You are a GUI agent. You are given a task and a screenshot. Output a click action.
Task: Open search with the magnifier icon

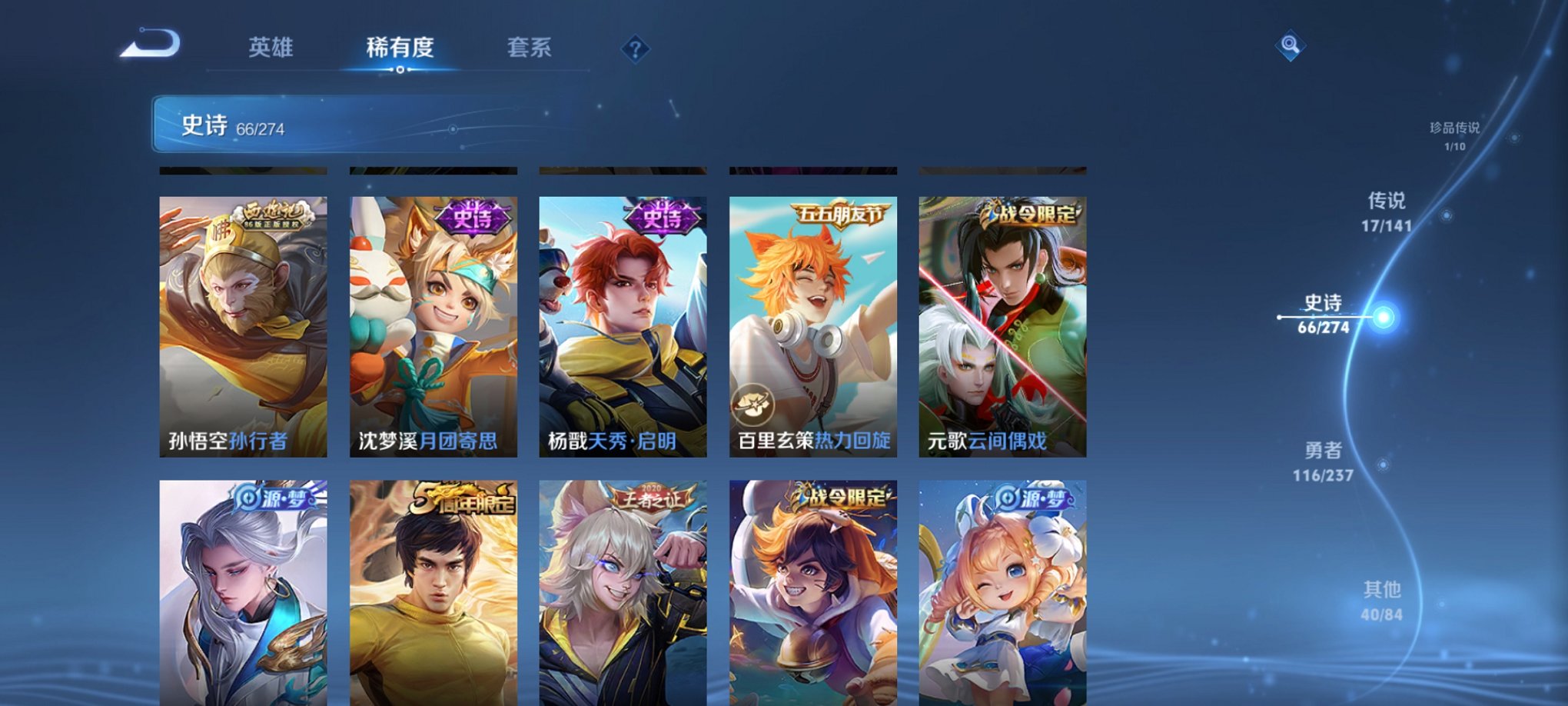click(1291, 46)
